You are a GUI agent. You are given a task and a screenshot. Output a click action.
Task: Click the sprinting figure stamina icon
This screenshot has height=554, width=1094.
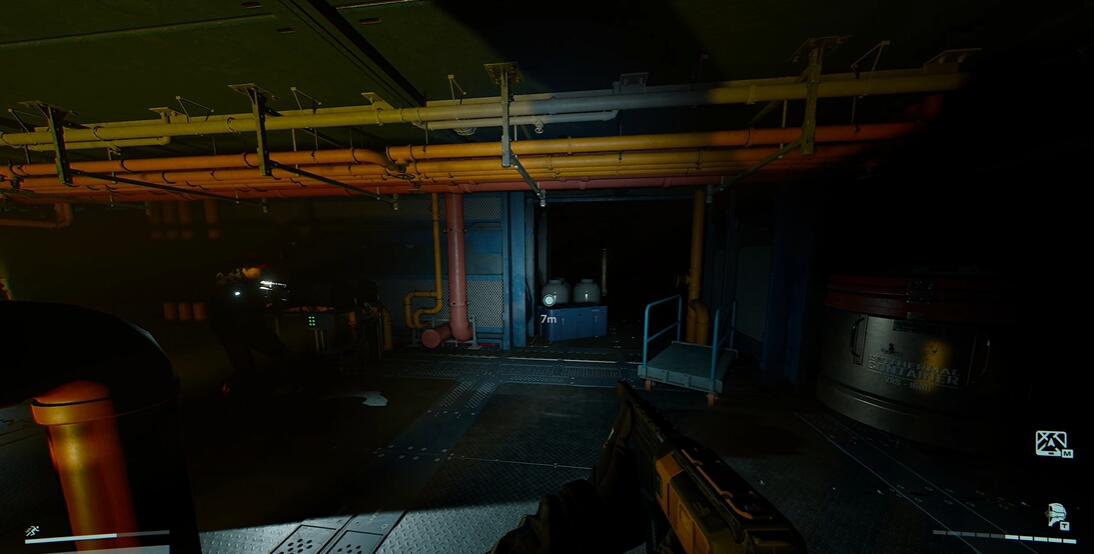tap(33, 532)
